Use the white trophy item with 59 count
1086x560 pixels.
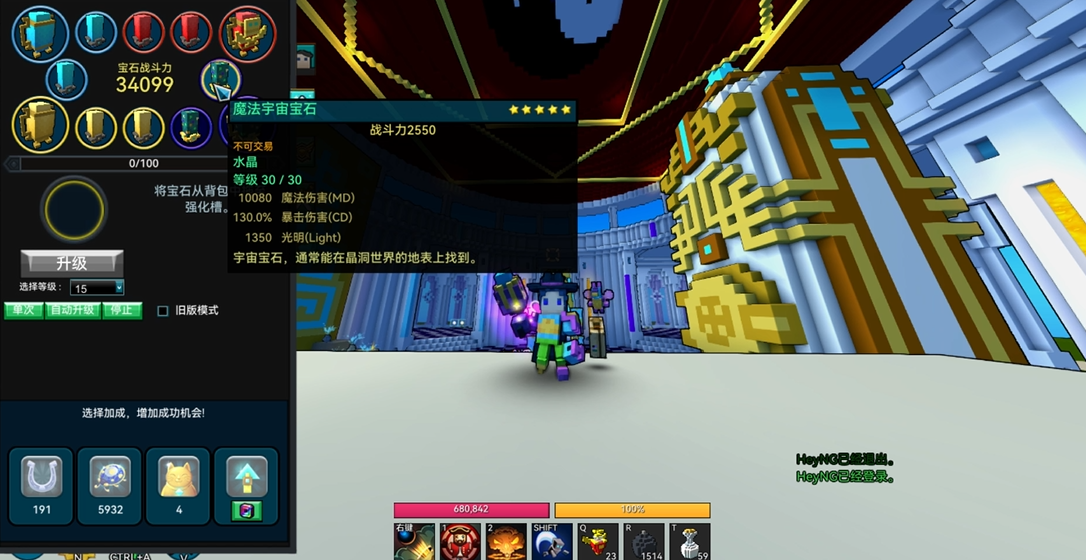[x=690, y=542]
